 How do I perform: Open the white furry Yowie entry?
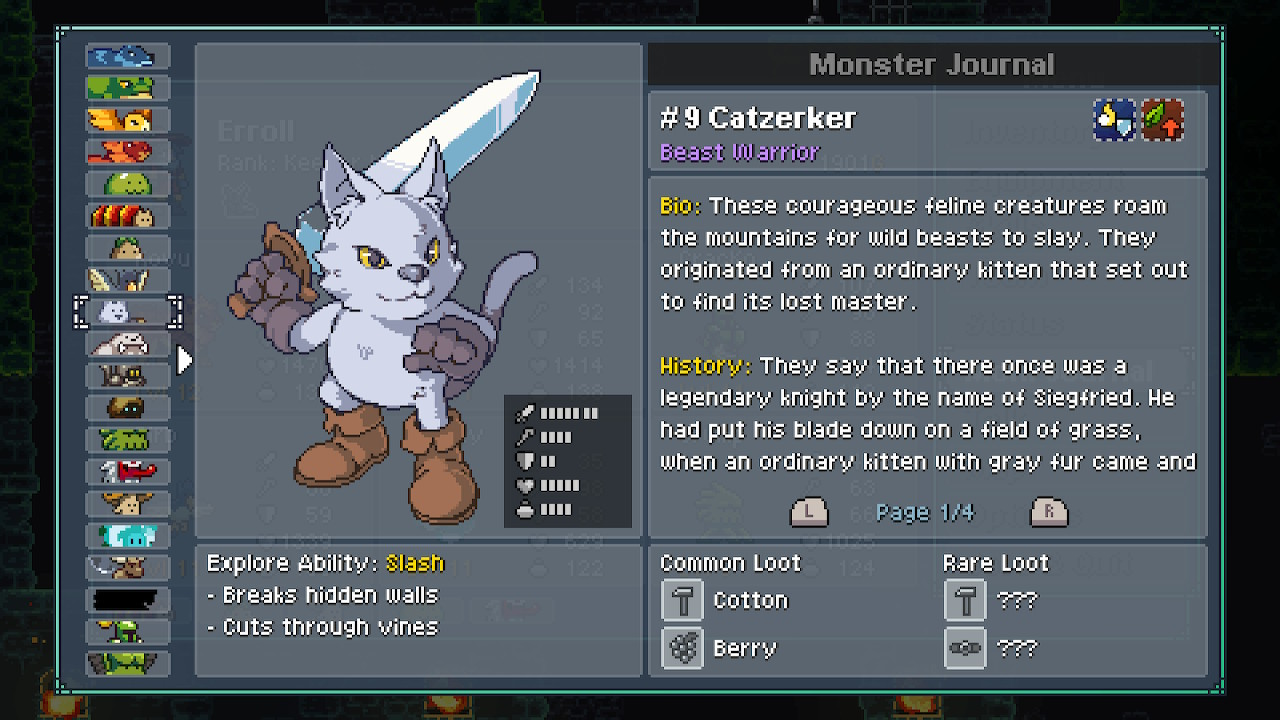coord(127,344)
